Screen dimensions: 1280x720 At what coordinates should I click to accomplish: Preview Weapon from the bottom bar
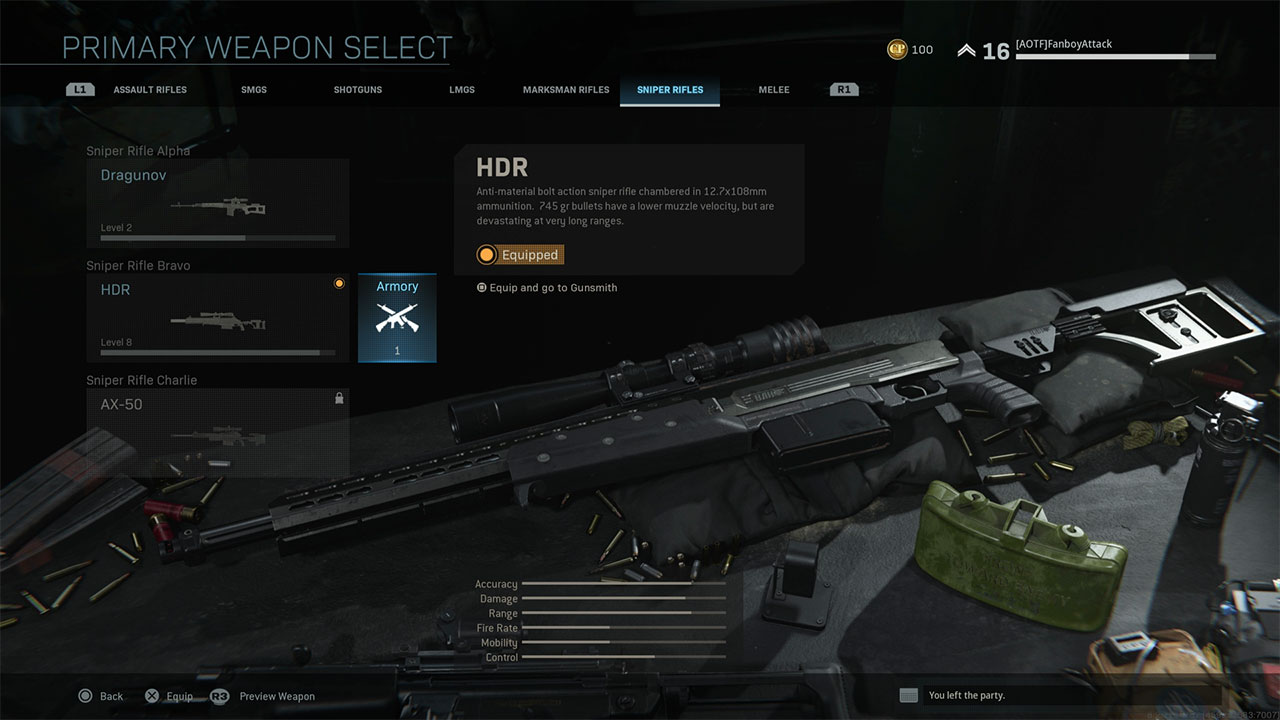pyautogui.click(x=264, y=696)
